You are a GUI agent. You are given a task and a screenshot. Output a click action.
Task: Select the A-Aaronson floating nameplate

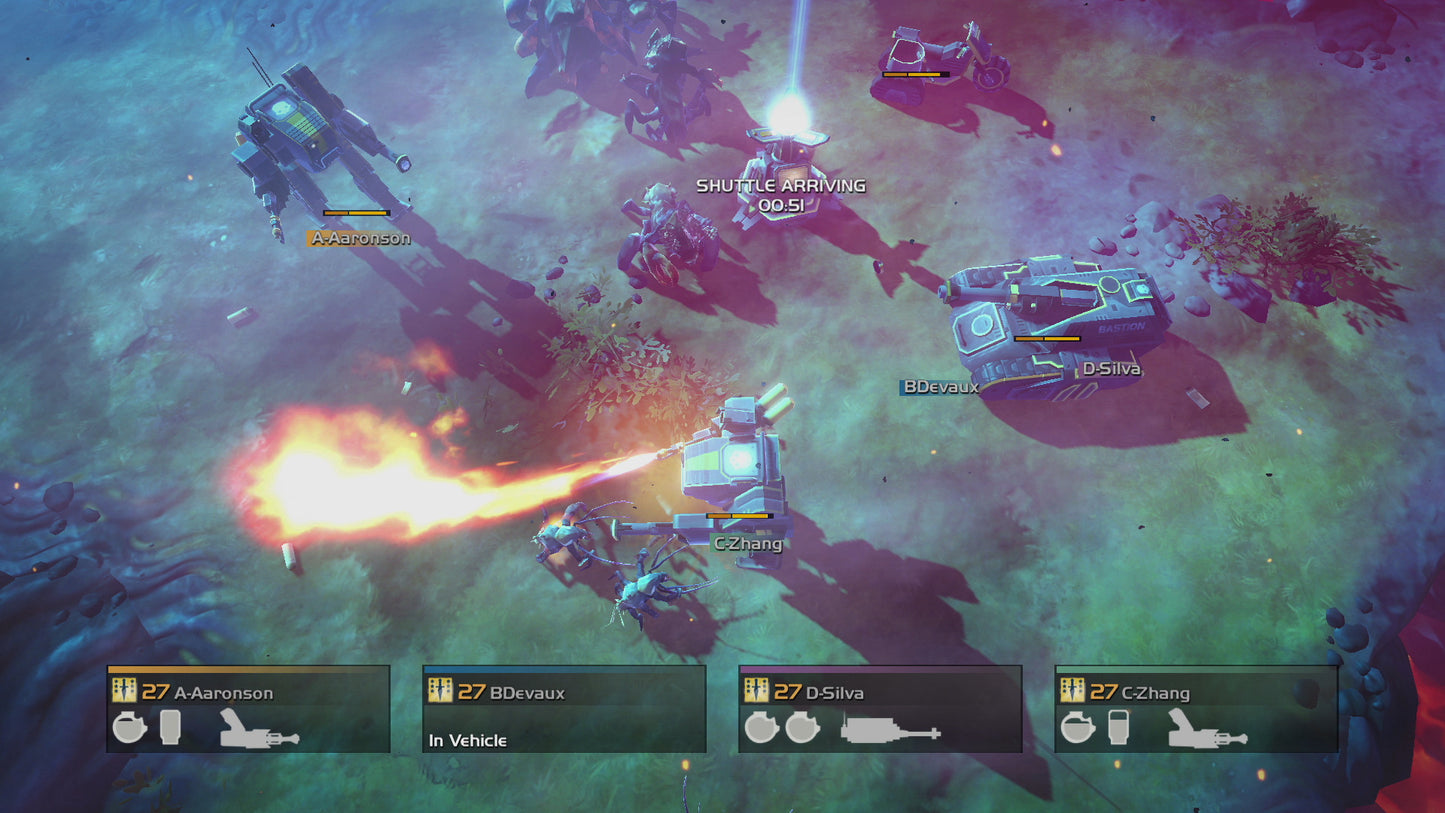tap(361, 239)
